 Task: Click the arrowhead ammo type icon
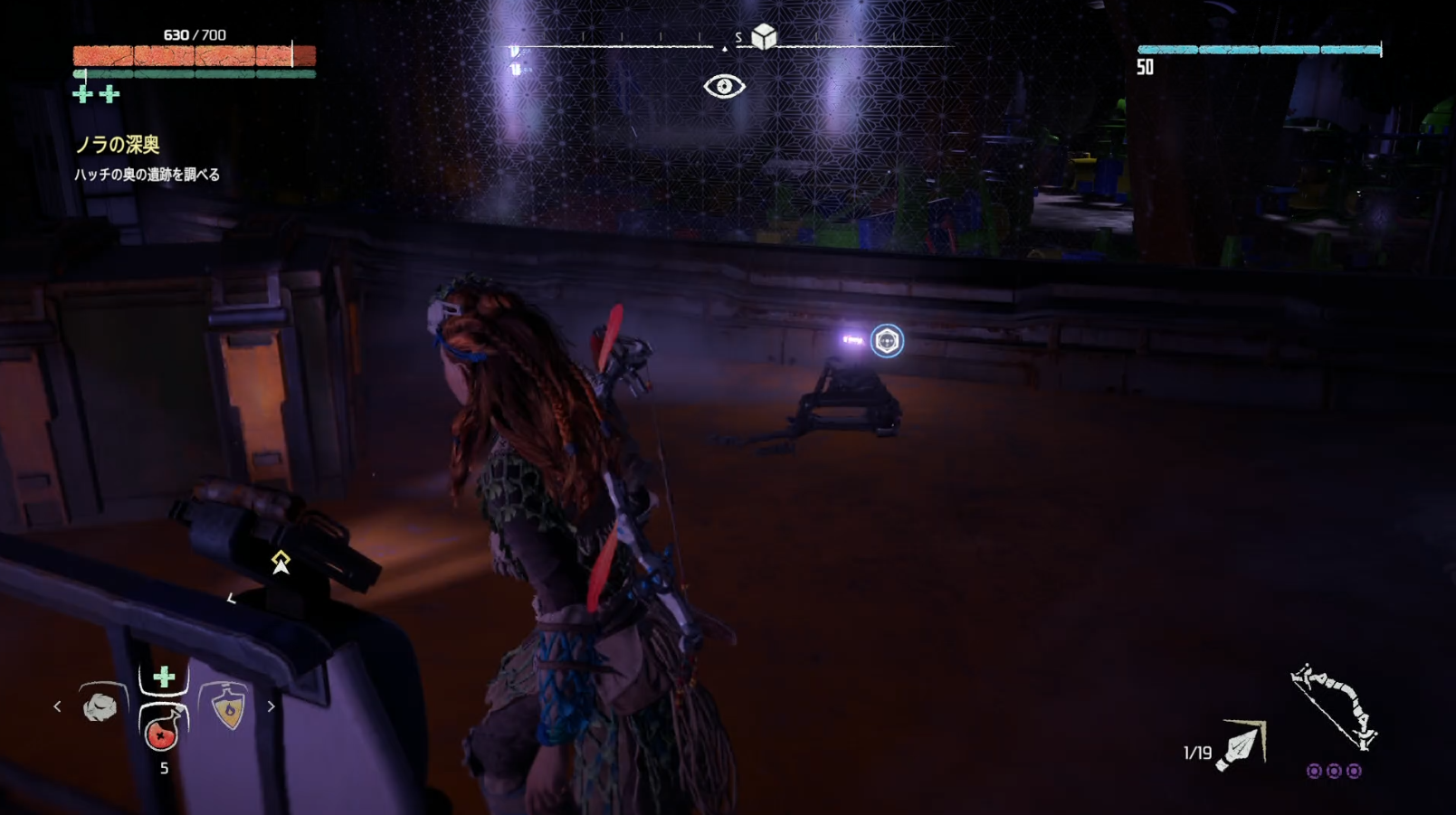tap(1242, 744)
